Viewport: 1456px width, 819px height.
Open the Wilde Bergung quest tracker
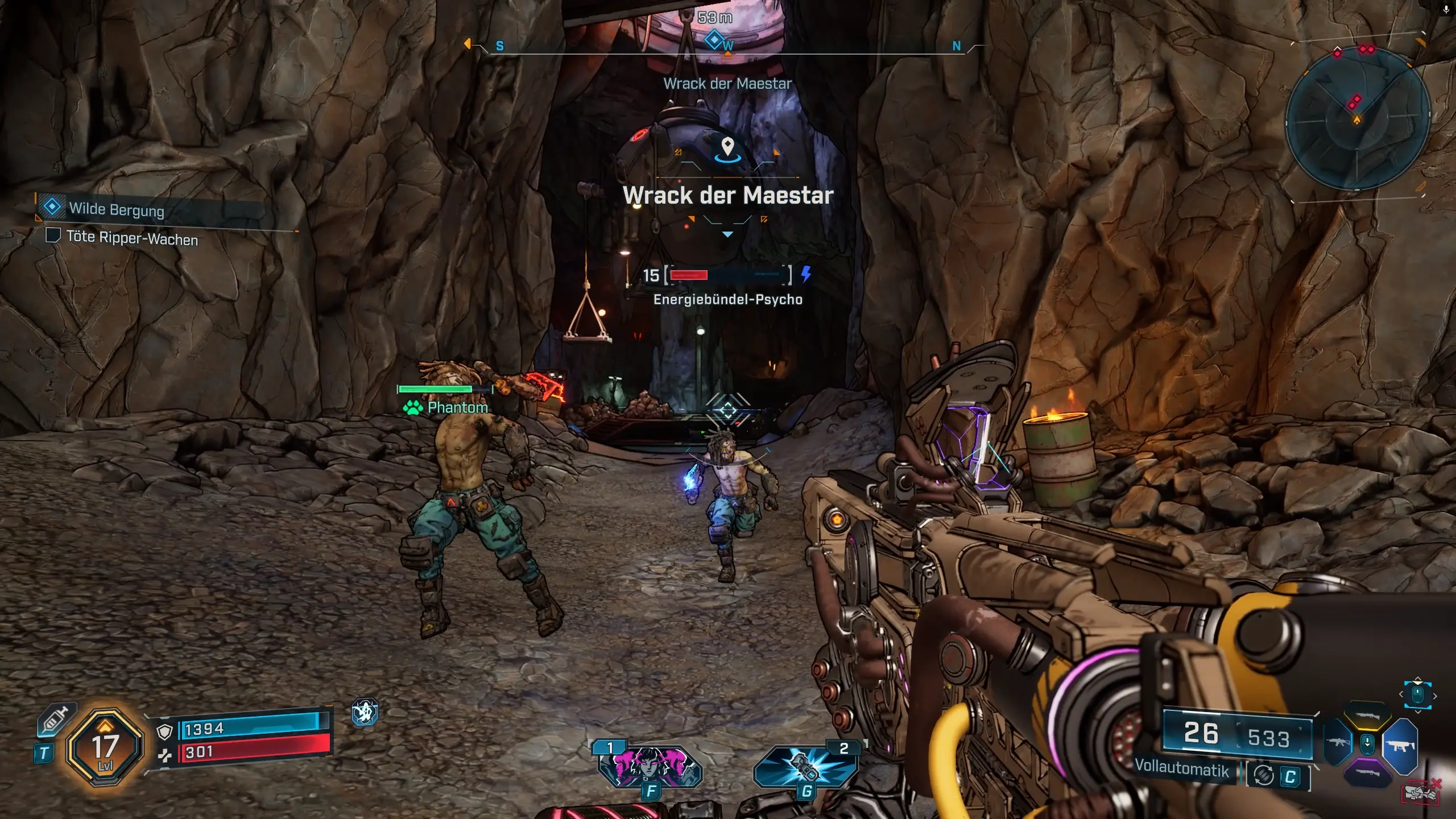[x=116, y=209]
